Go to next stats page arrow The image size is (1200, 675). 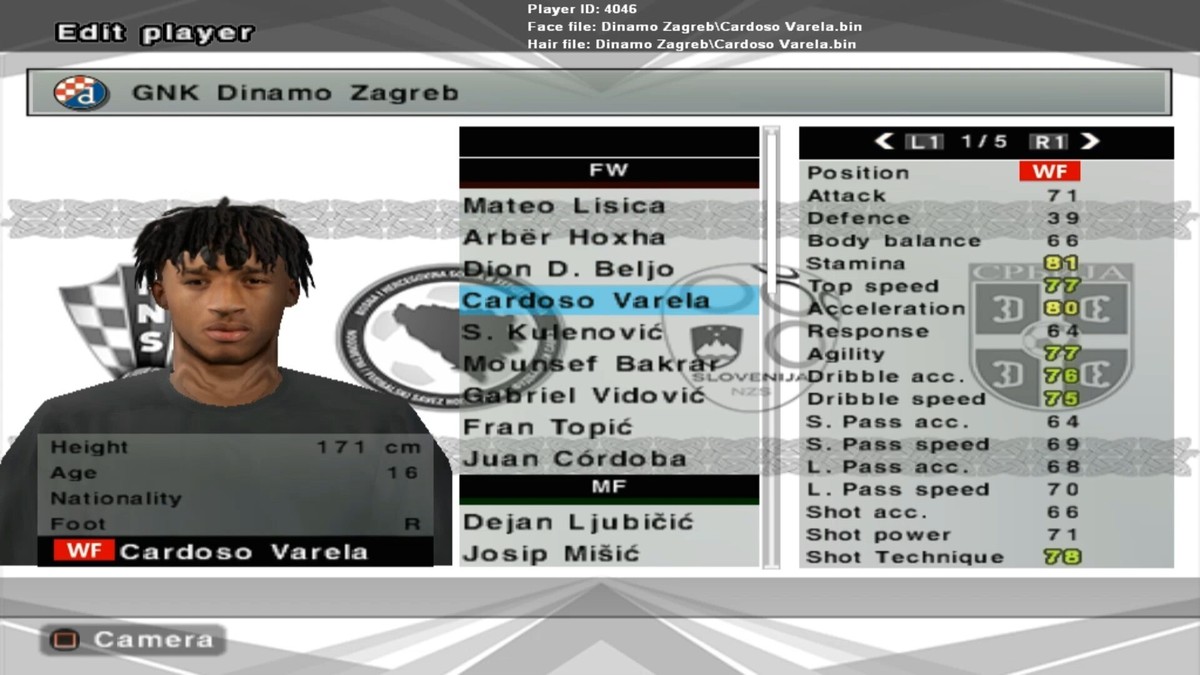tap(1090, 142)
